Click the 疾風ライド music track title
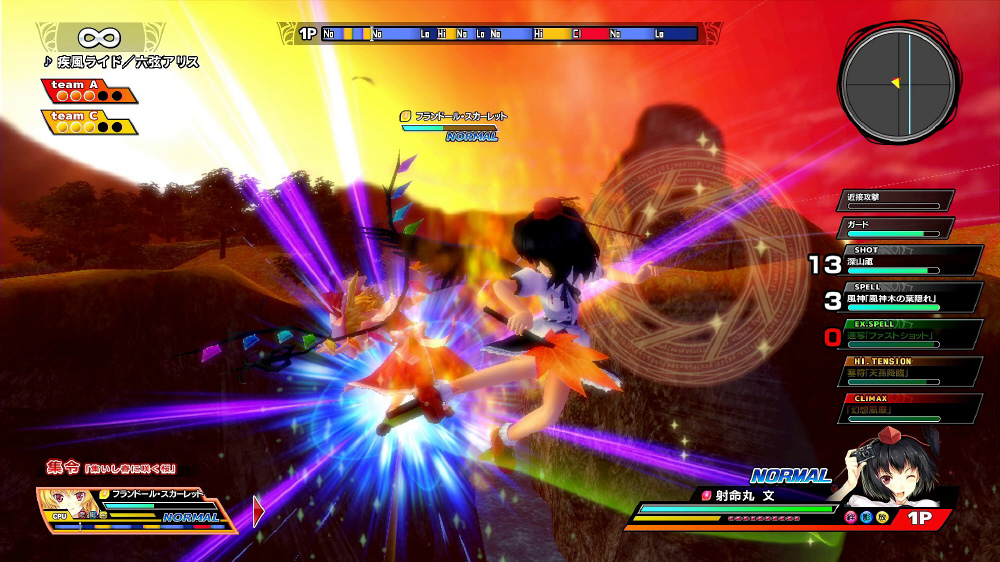 pos(122,62)
